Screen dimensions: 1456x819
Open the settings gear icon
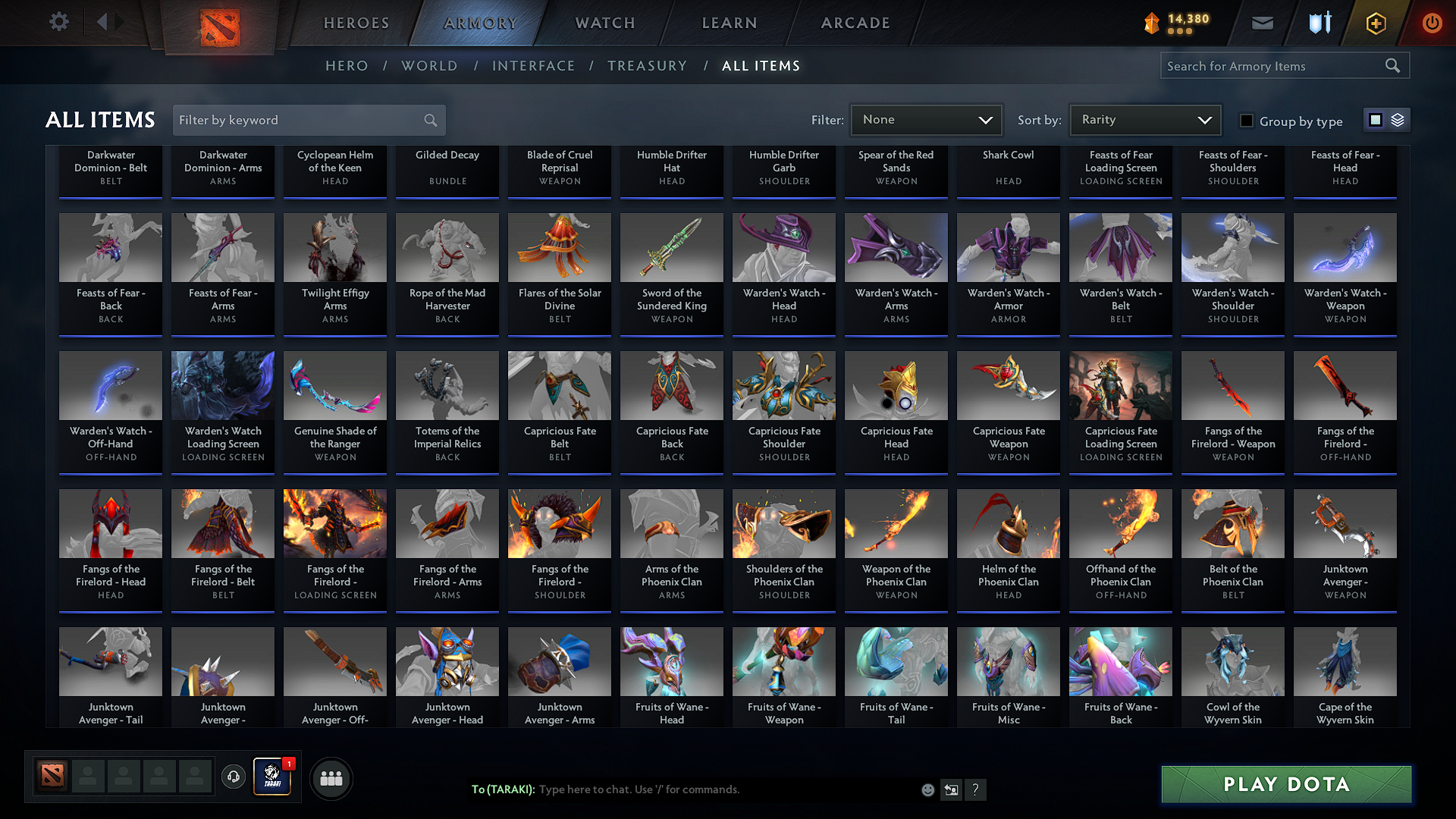[58, 21]
